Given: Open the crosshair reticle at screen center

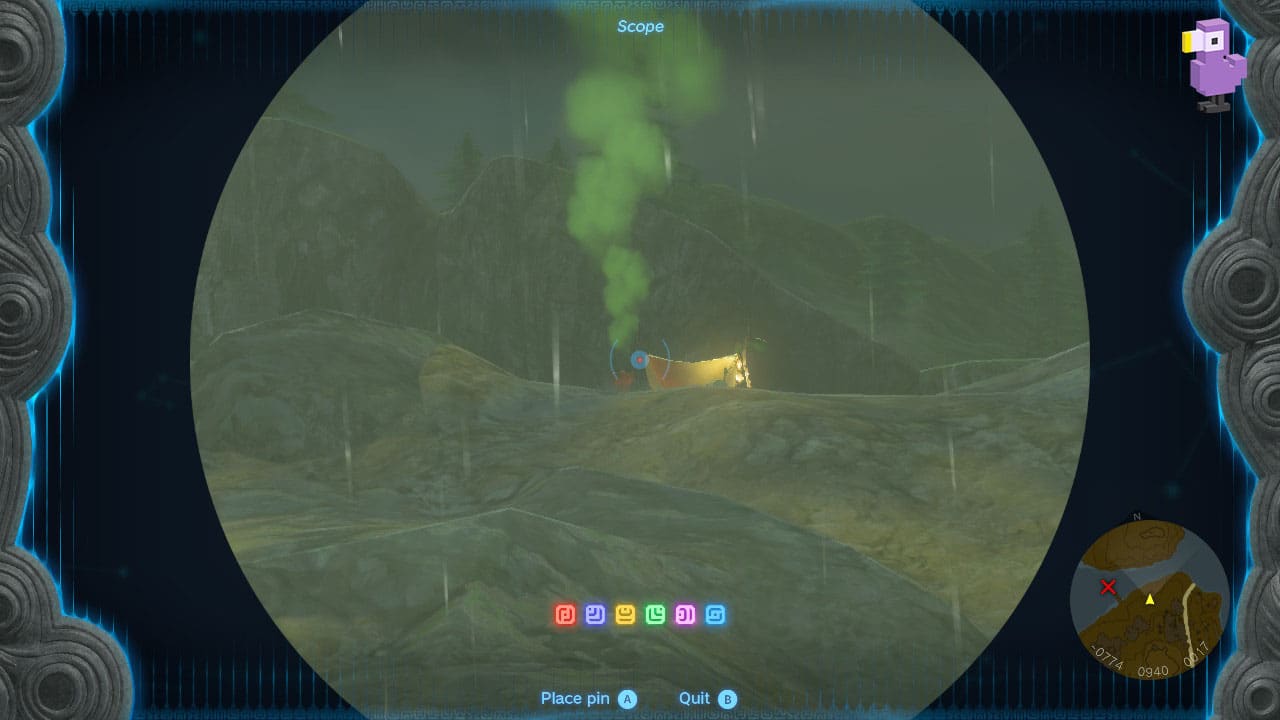Looking at the screenshot, I should (639, 358).
